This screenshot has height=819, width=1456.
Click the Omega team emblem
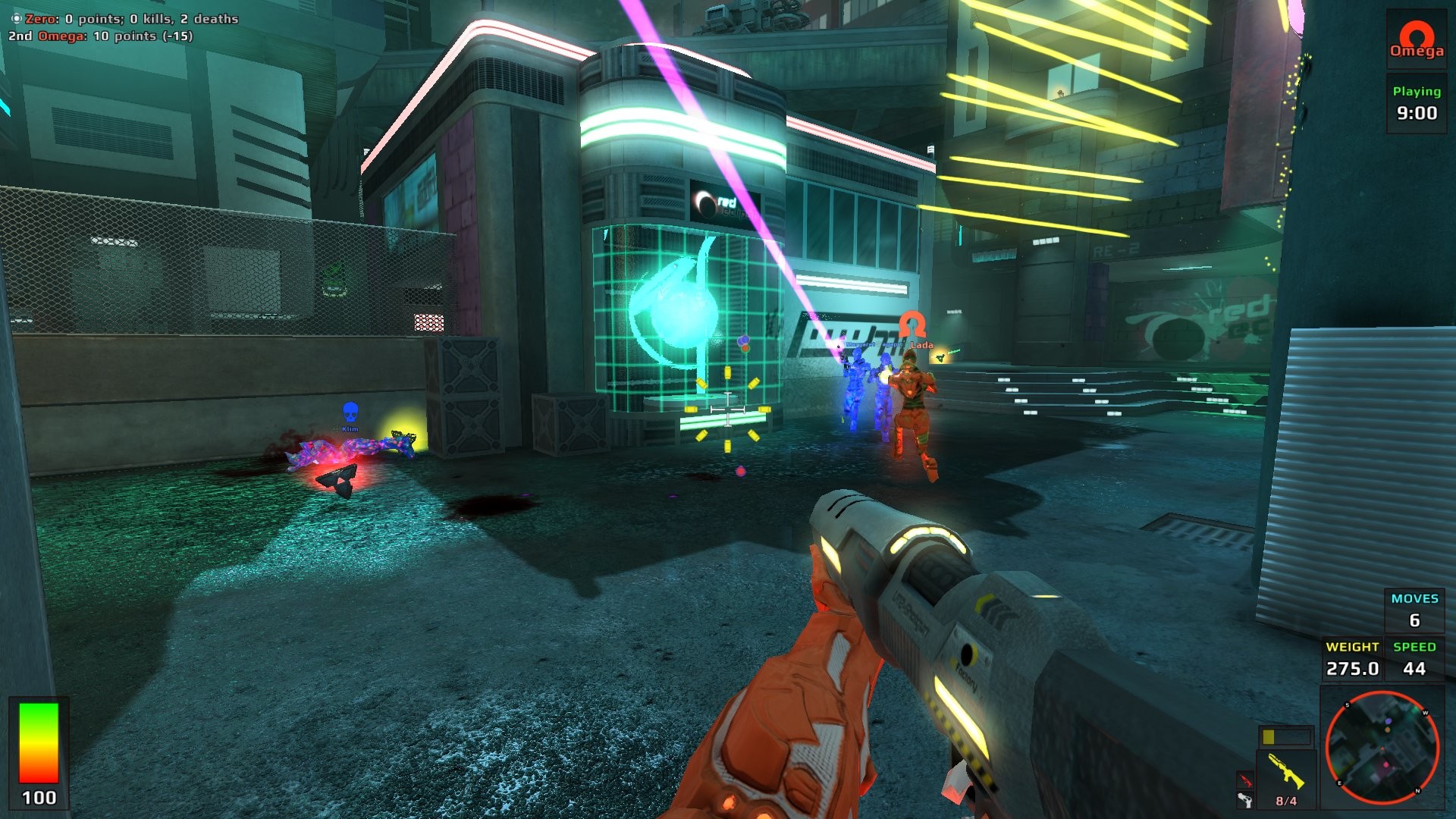(x=1416, y=38)
